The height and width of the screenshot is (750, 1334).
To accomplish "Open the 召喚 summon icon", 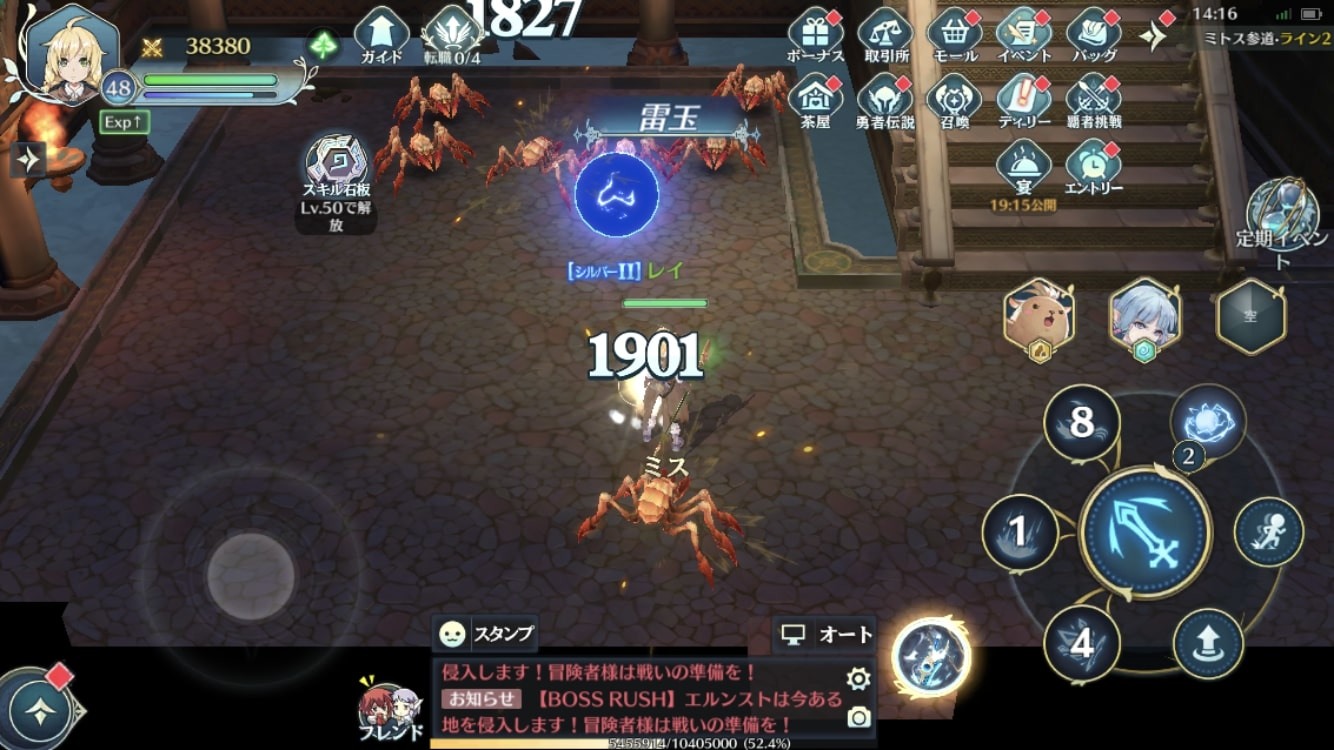I will point(957,100).
